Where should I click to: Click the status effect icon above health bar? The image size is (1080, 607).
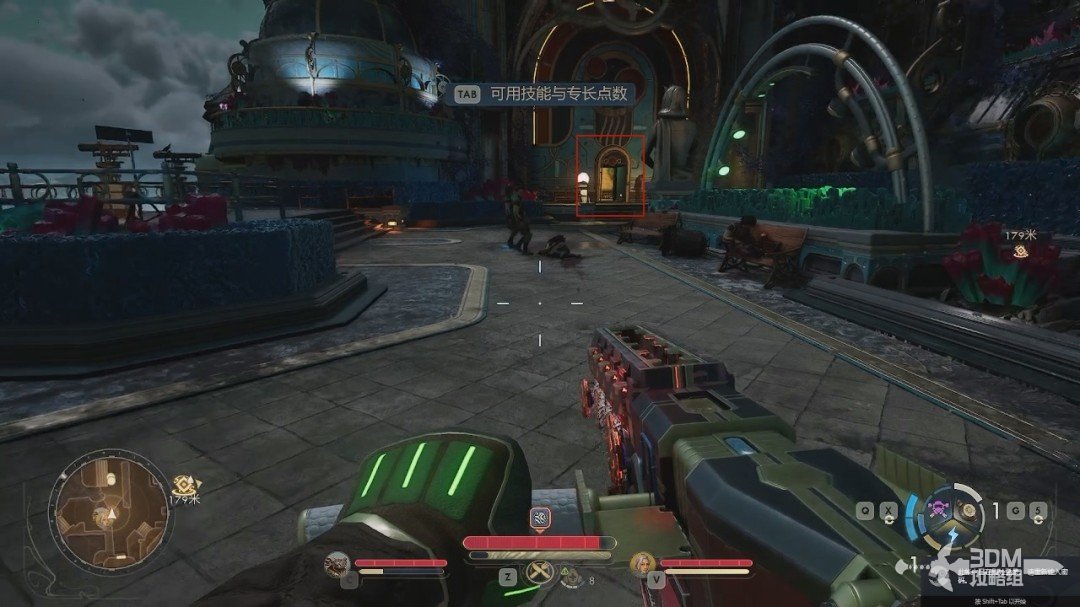[x=539, y=518]
